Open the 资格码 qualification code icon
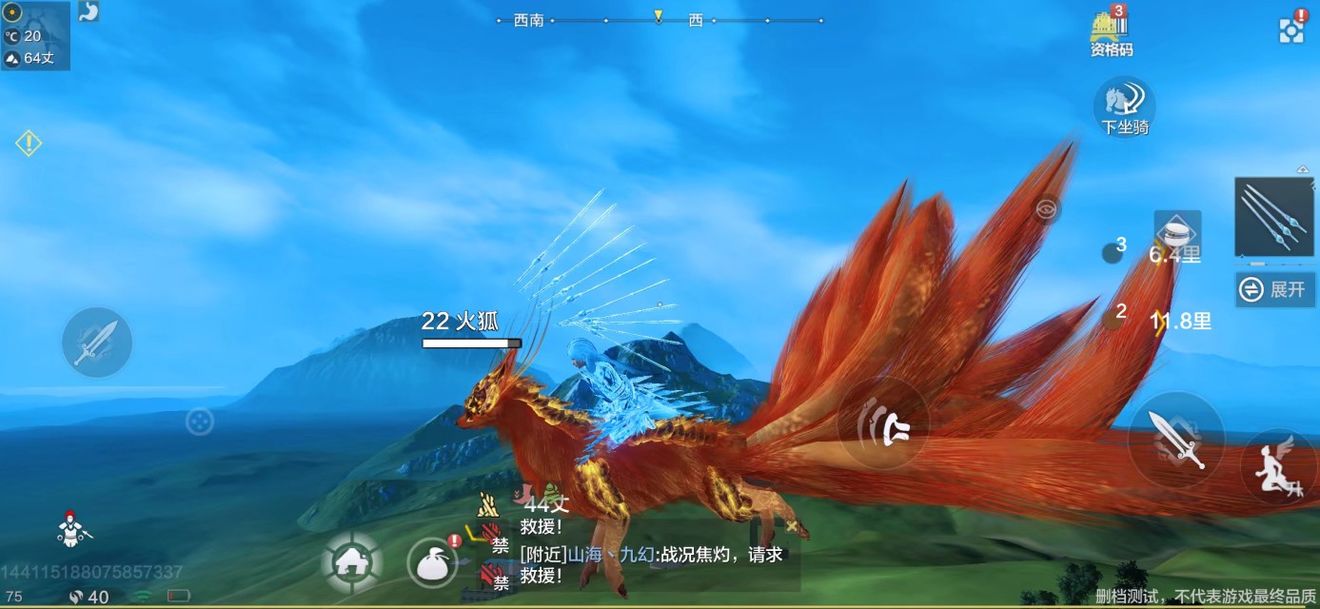 pyautogui.click(x=1111, y=33)
